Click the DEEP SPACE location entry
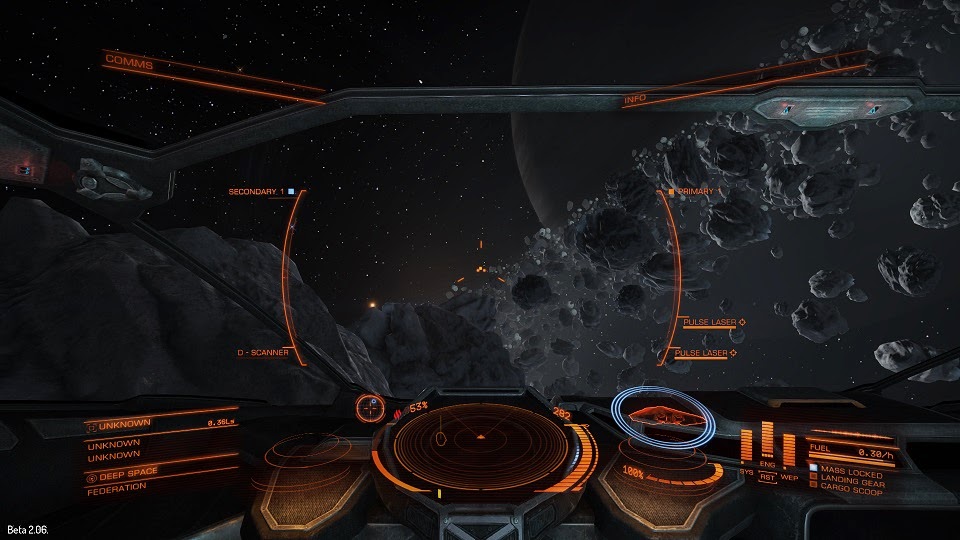 click(127, 472)
